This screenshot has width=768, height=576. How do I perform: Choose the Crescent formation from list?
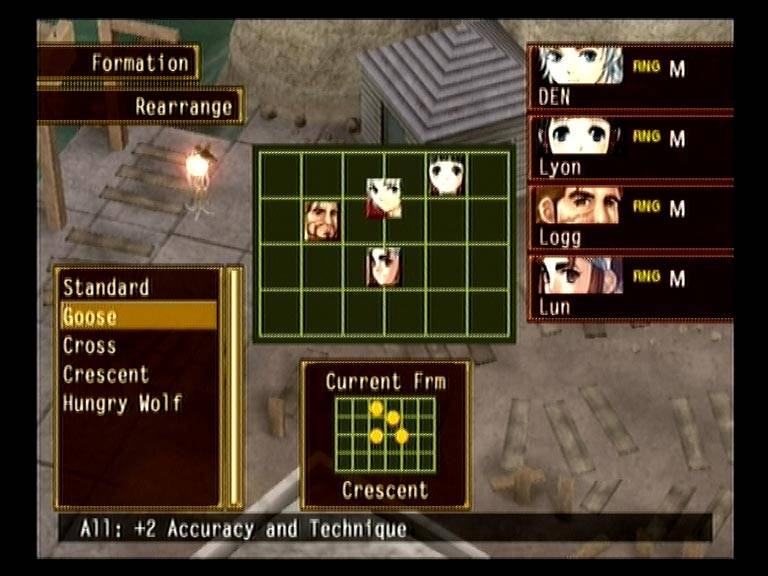[106, 375]
